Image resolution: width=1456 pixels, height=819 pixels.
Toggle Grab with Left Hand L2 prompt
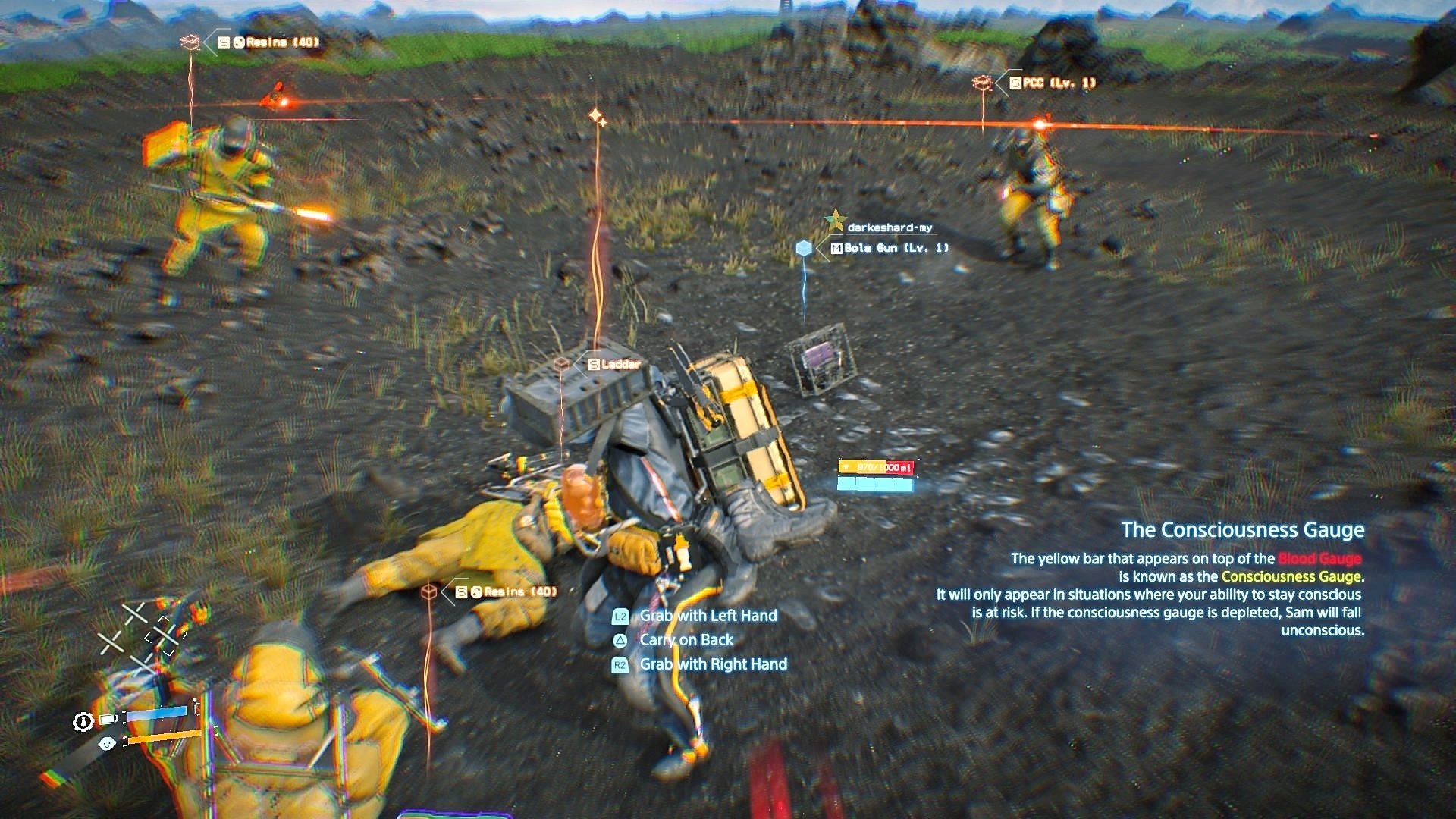point(708,615)
